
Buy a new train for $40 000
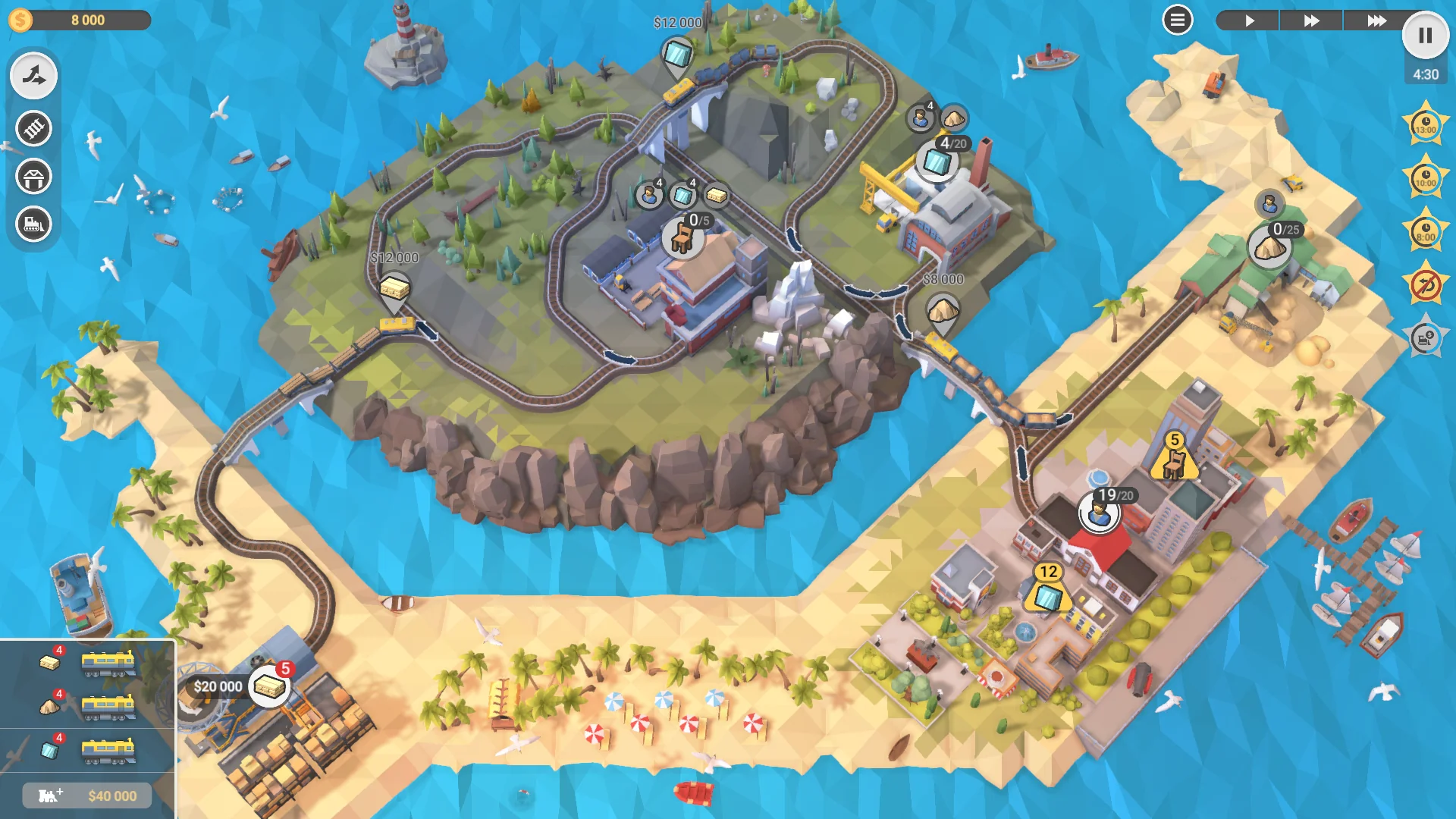point(86,795)
